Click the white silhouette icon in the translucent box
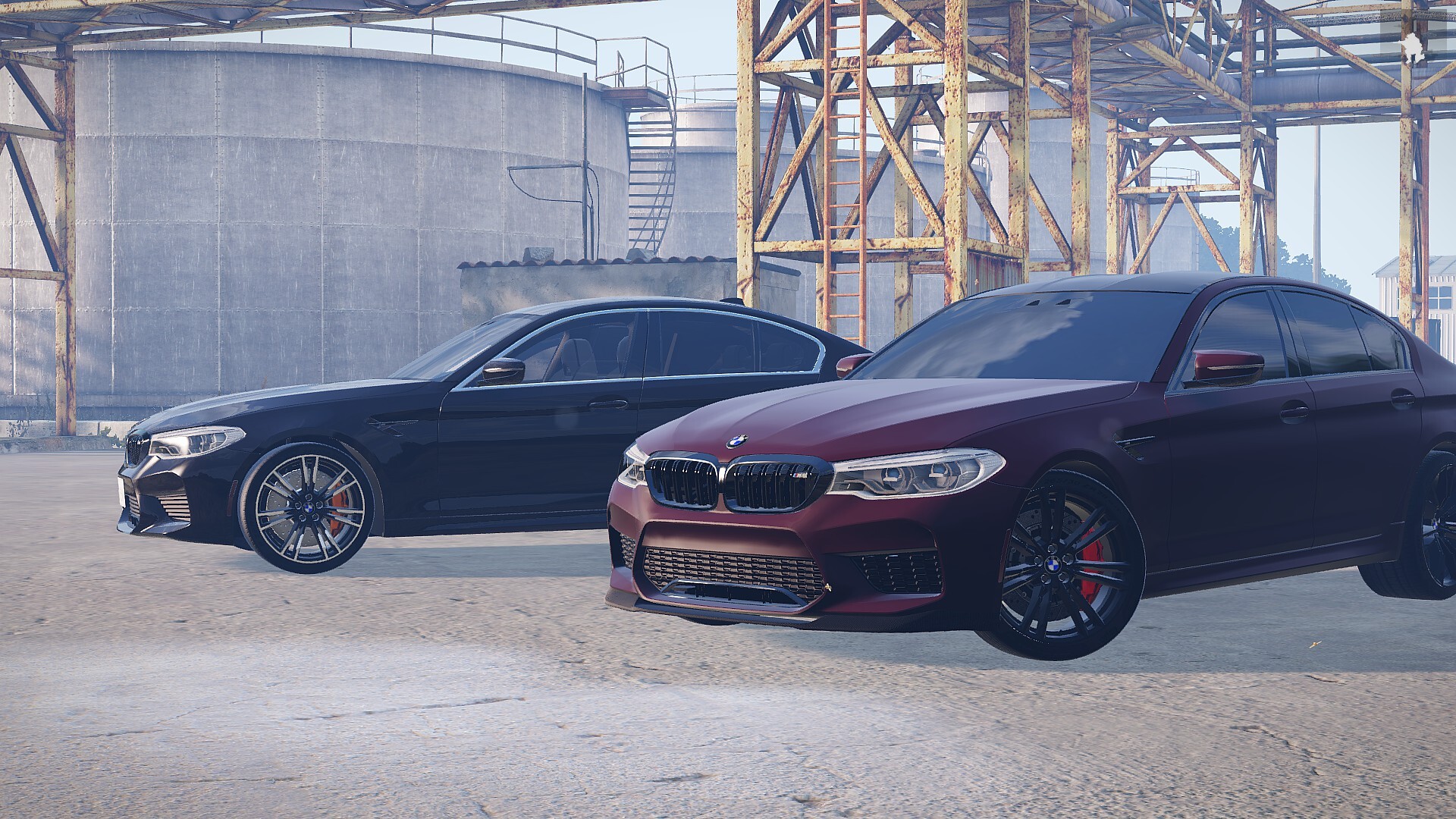Viewport: 1456px width, 819px height. pyautogui.click(x=1414, y=45)
